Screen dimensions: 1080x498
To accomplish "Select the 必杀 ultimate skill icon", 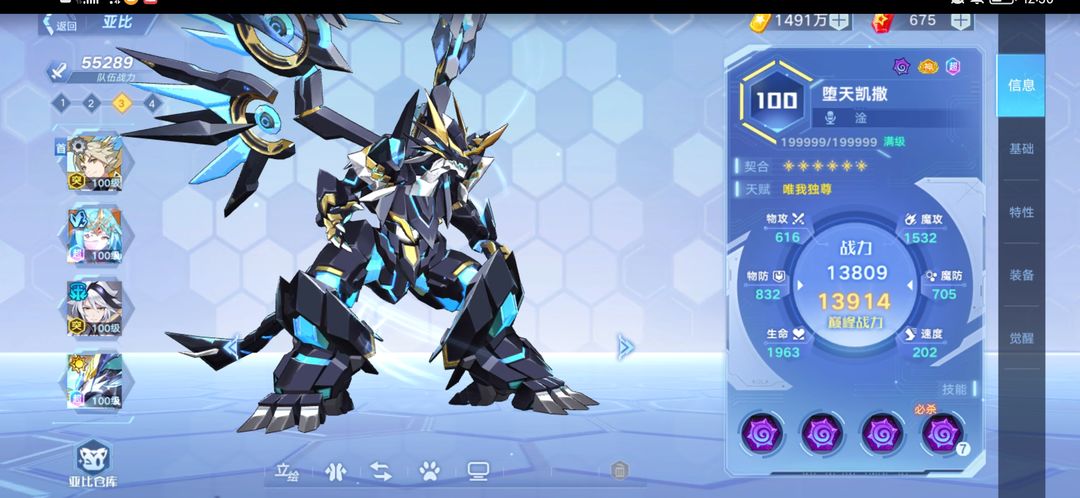I will tap(939, 433).
